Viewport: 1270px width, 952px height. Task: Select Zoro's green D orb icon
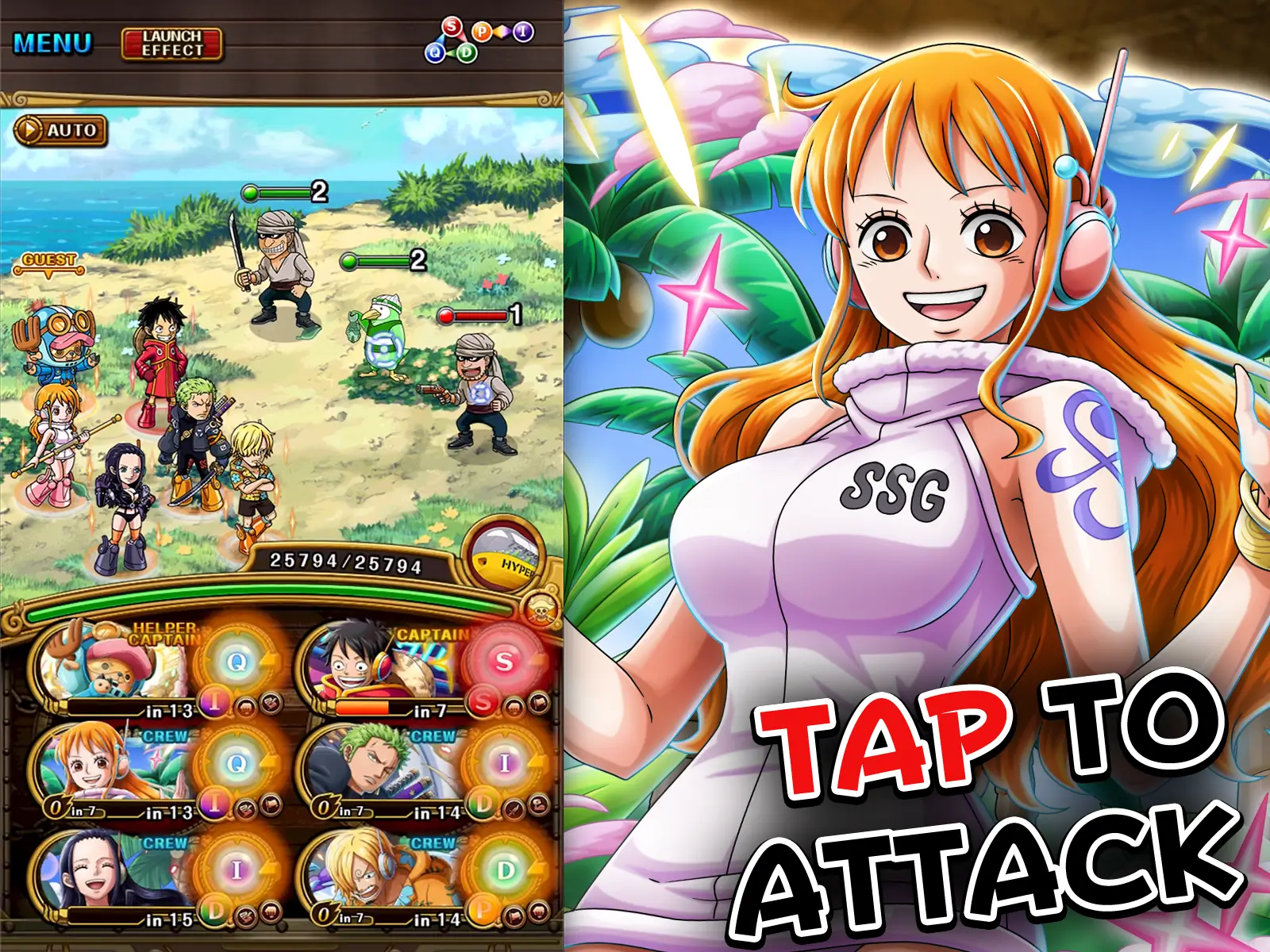[x=481, y=804]
